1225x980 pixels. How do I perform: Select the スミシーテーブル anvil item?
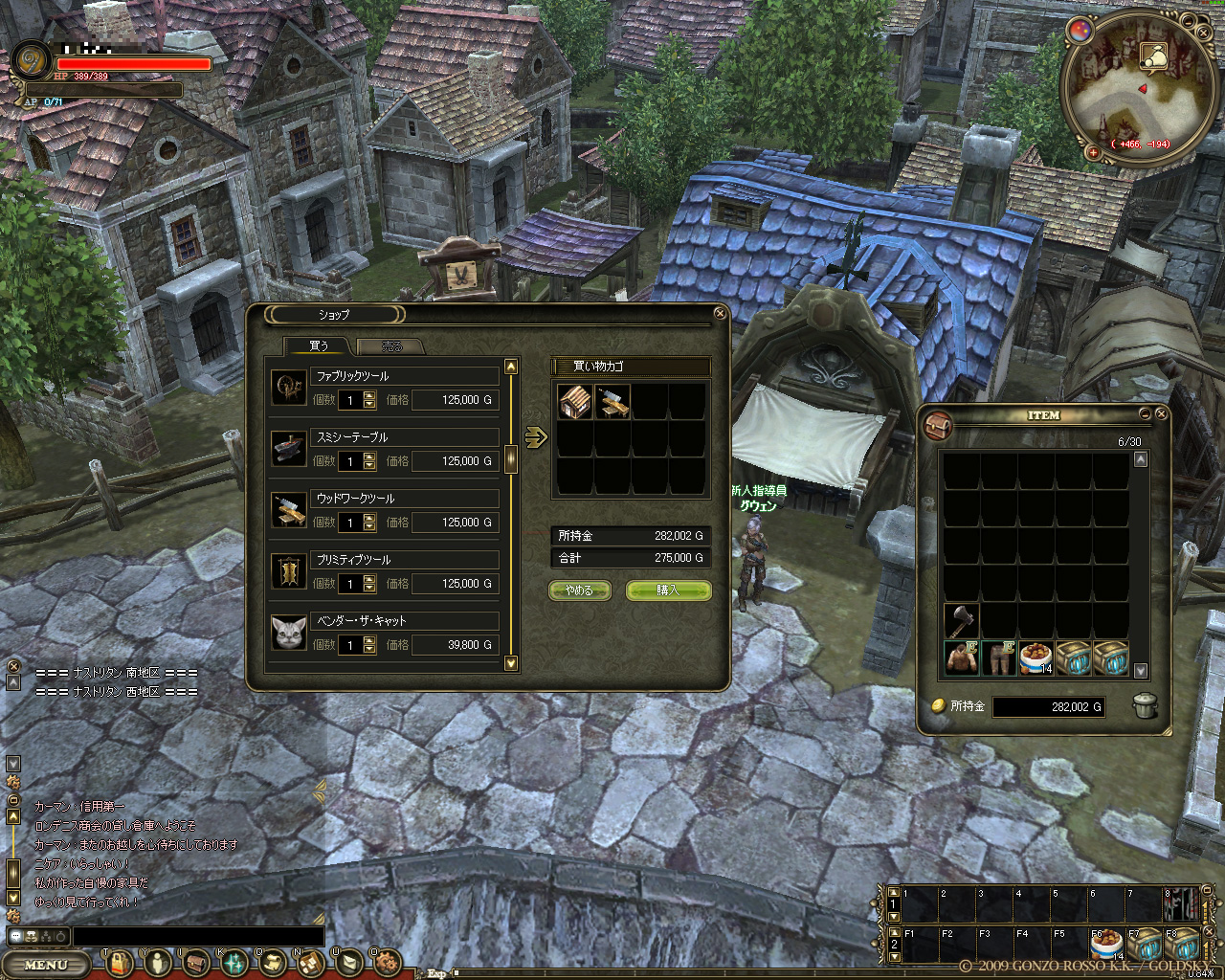coord(288,450)
